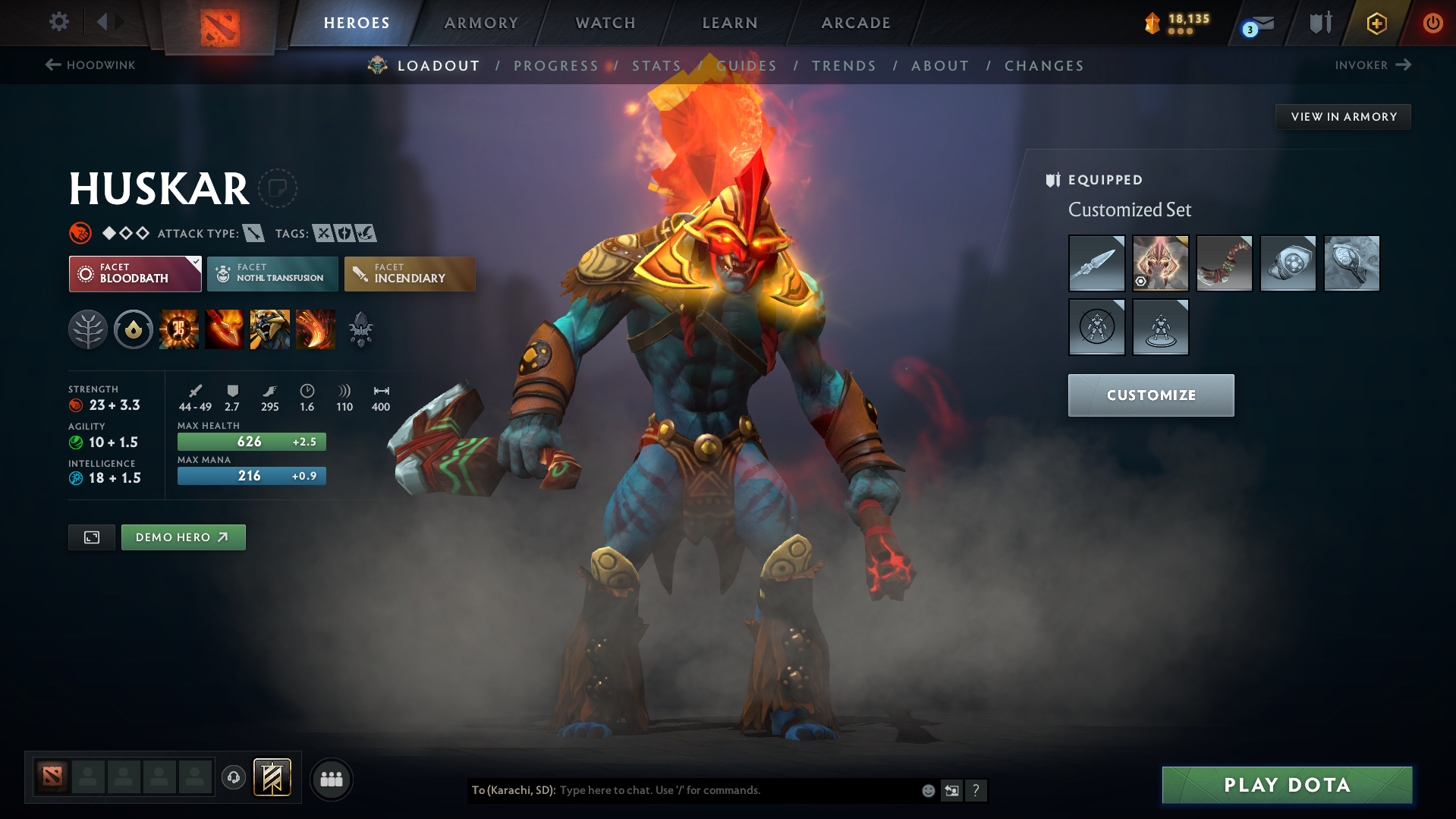Viewport: 1456px width, 819px height.
Task: Switch to the Nothl Transfusion facet
Action: click(272, 273)
